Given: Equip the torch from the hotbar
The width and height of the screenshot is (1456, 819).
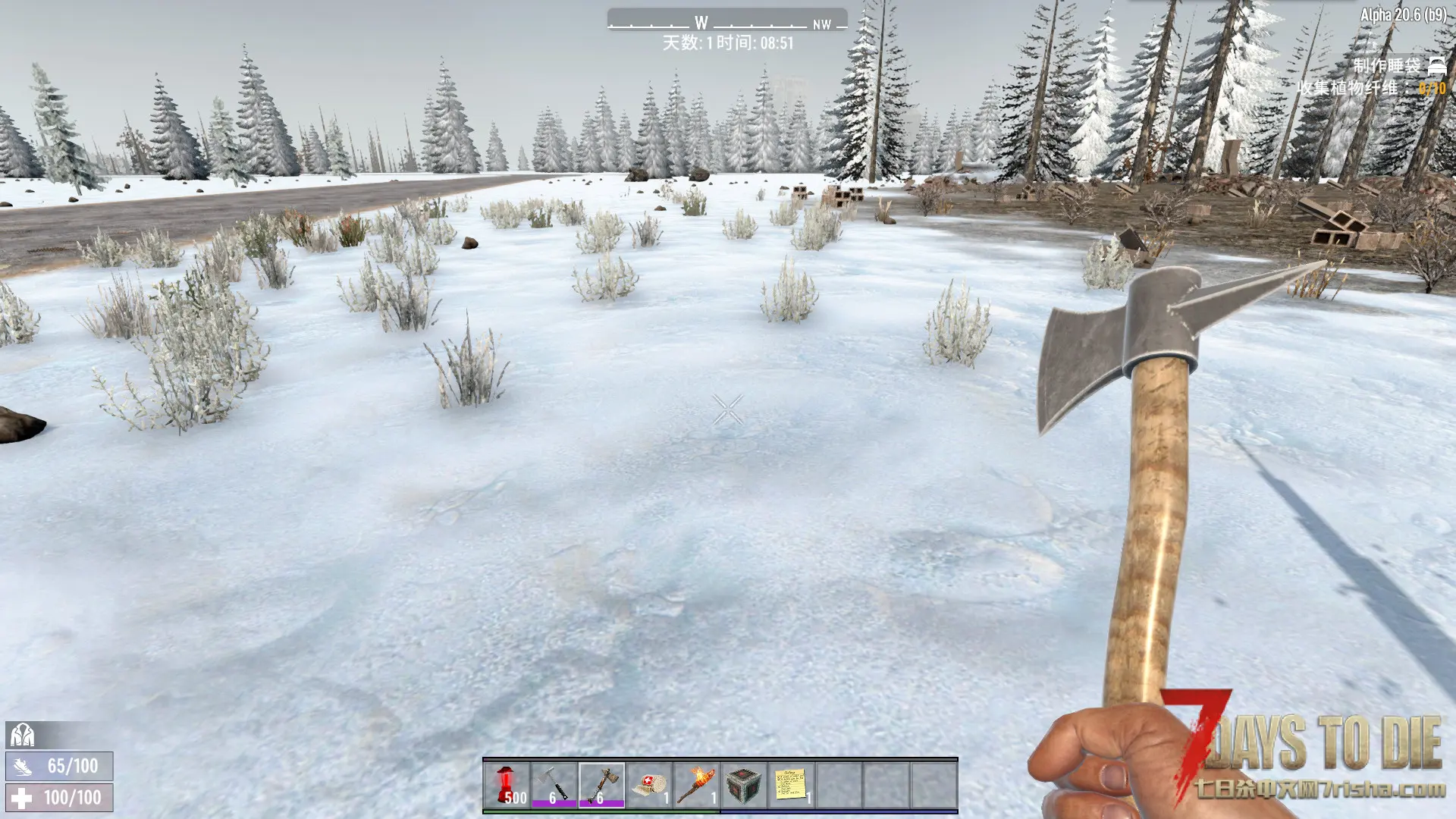Looking at the screenshot, I should (696, 785).
